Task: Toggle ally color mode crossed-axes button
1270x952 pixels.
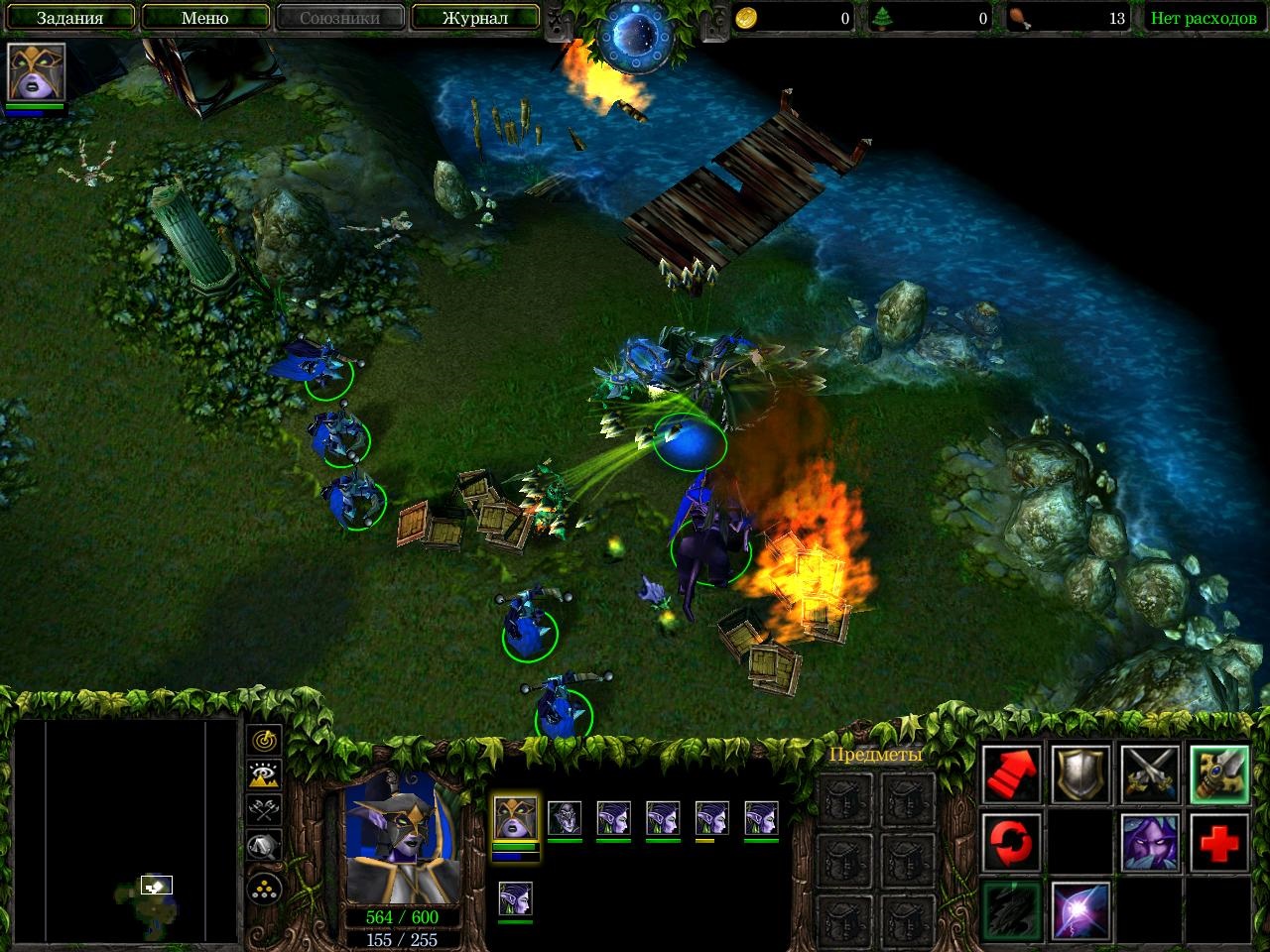Action: click(264, 810)
